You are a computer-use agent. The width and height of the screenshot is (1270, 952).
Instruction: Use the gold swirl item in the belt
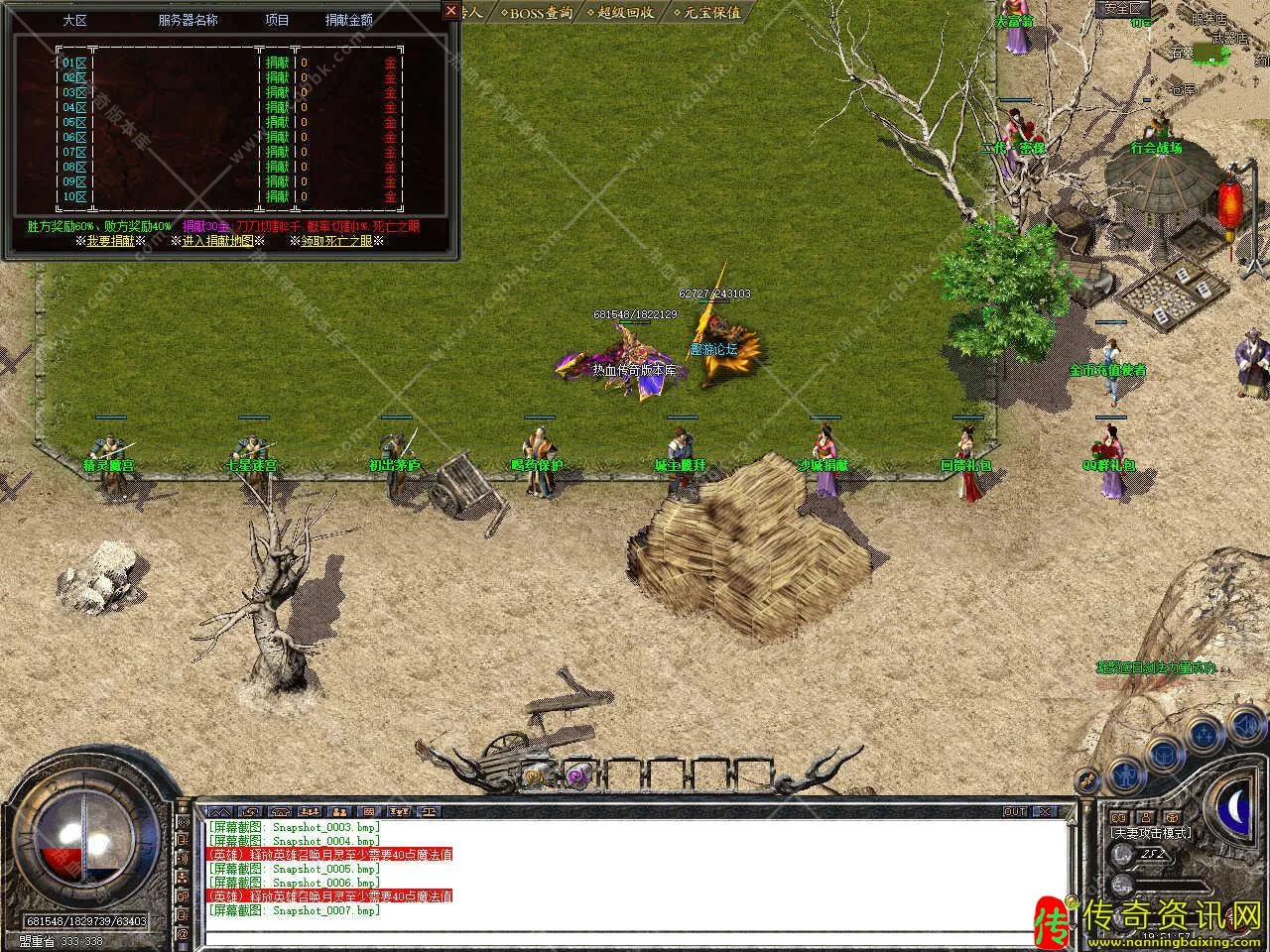pos(536,774)
